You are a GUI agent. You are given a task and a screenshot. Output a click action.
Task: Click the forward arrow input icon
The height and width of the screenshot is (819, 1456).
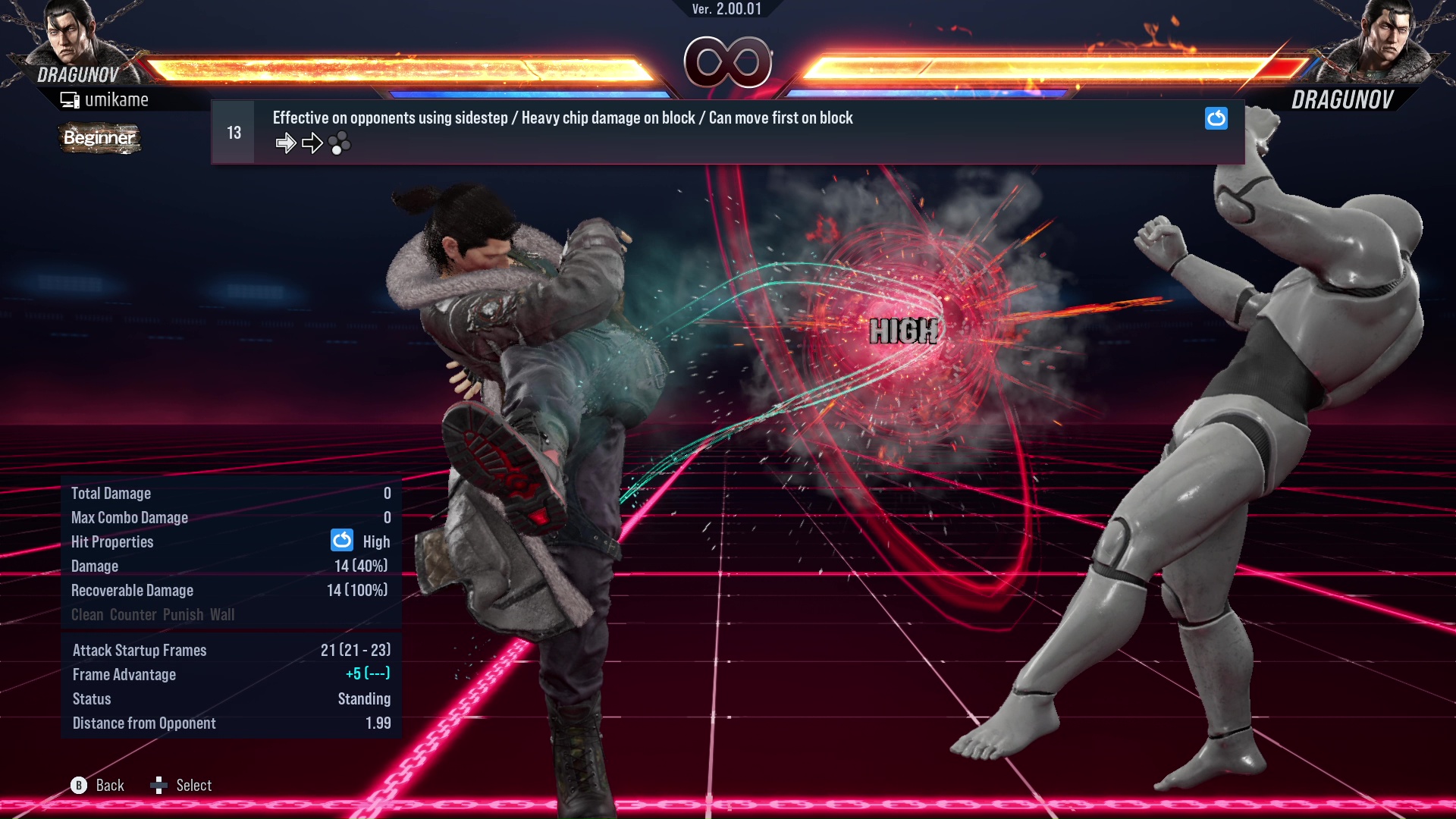tap(286, 142)
